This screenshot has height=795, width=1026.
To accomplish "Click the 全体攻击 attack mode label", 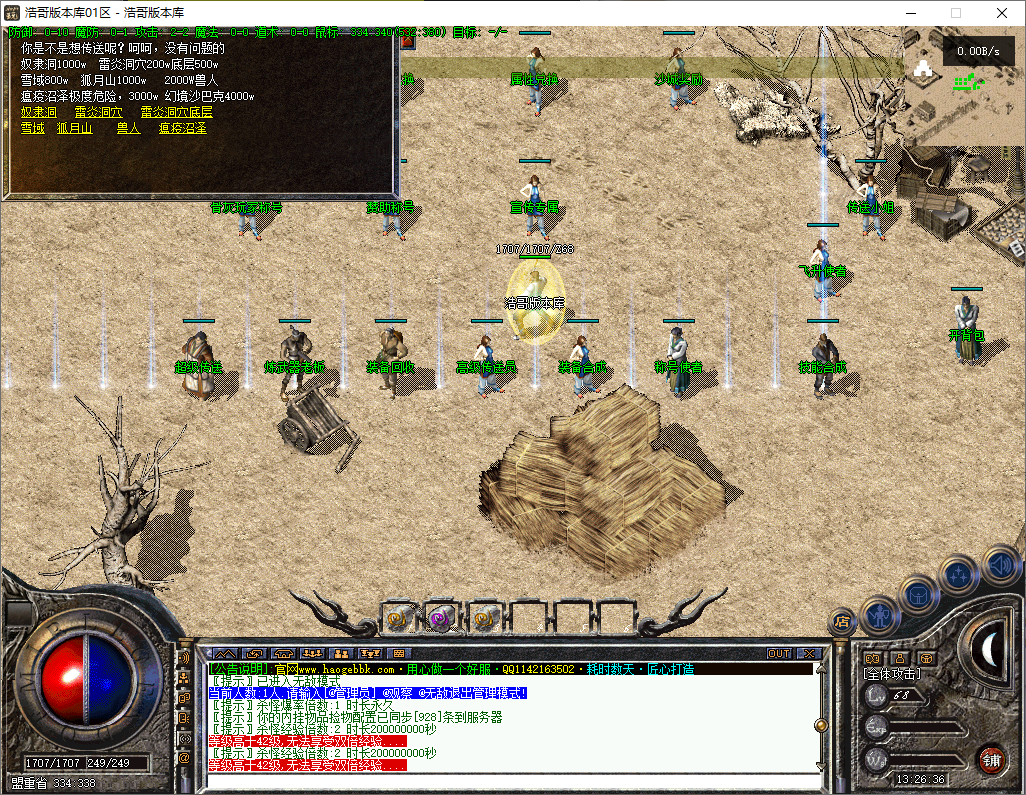I will pyautogui.click(x=892, y=675).
